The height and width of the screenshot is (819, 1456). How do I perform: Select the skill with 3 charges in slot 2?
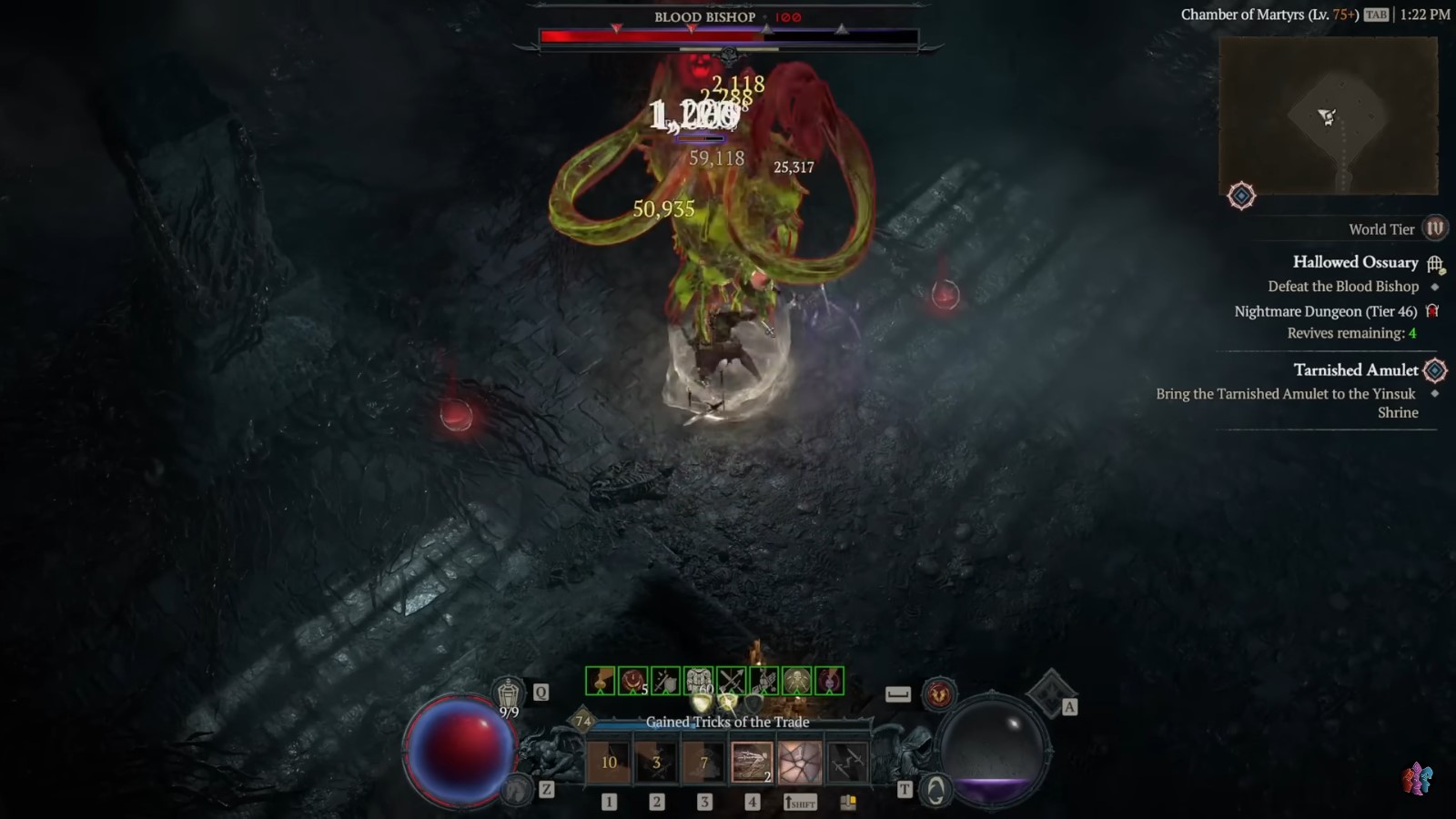pyautogui.click(x=655, y=763)
